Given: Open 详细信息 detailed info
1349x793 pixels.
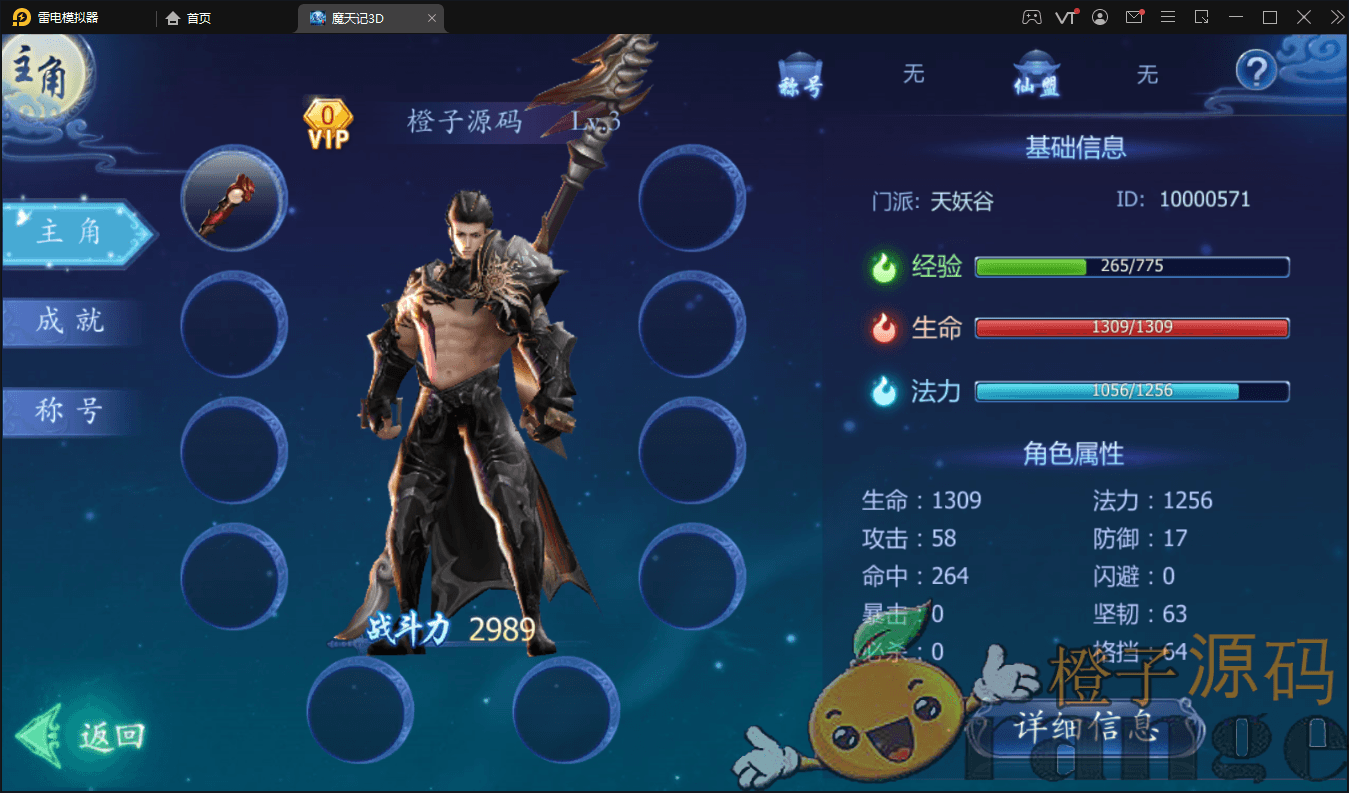Looking at the screenshot, I should pos(1087,726).
